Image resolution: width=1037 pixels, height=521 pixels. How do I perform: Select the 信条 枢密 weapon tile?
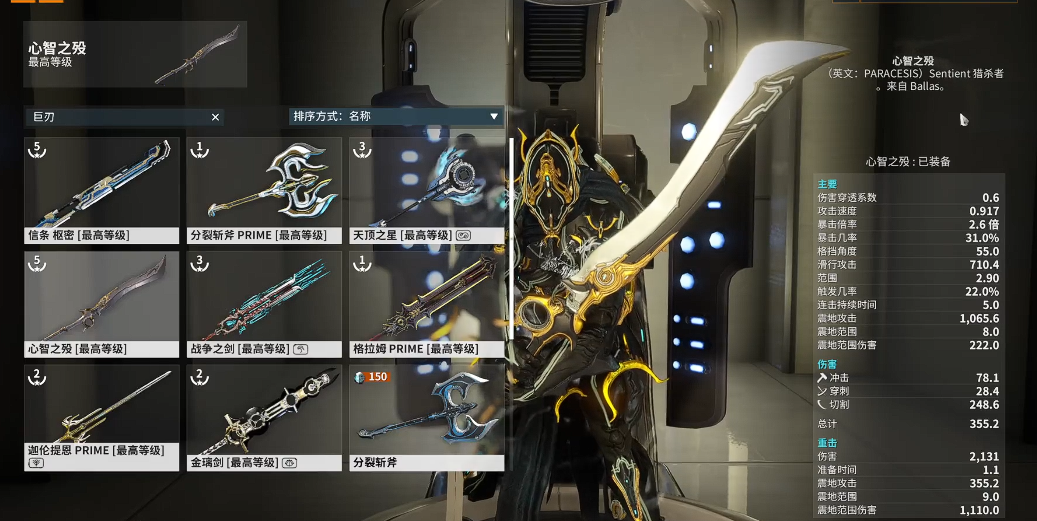pyautogui.click(x=102, y=191)
